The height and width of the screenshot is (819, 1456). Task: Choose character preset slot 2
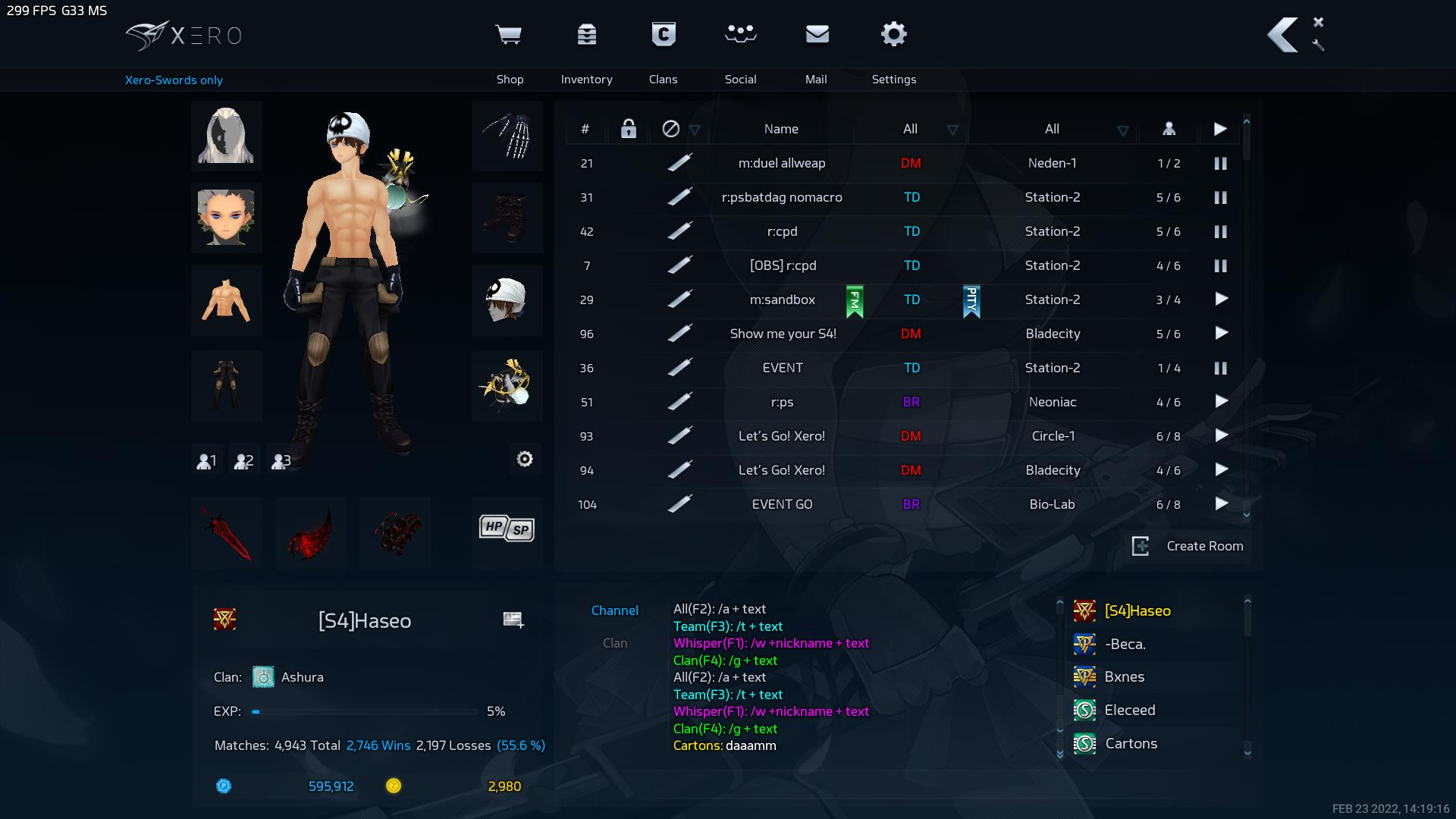click(243, 460)
